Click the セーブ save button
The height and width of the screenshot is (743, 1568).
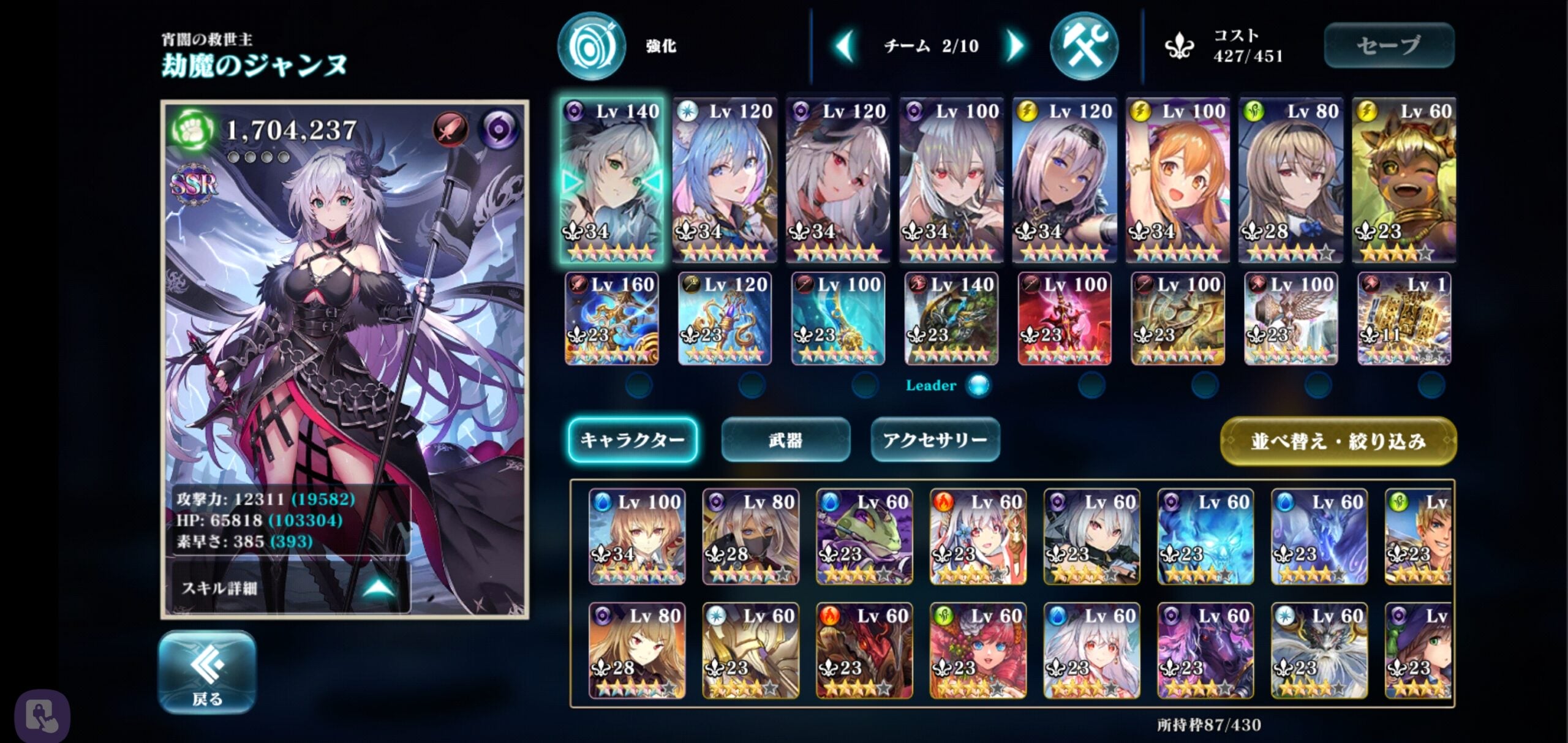tap(1389, 45)
